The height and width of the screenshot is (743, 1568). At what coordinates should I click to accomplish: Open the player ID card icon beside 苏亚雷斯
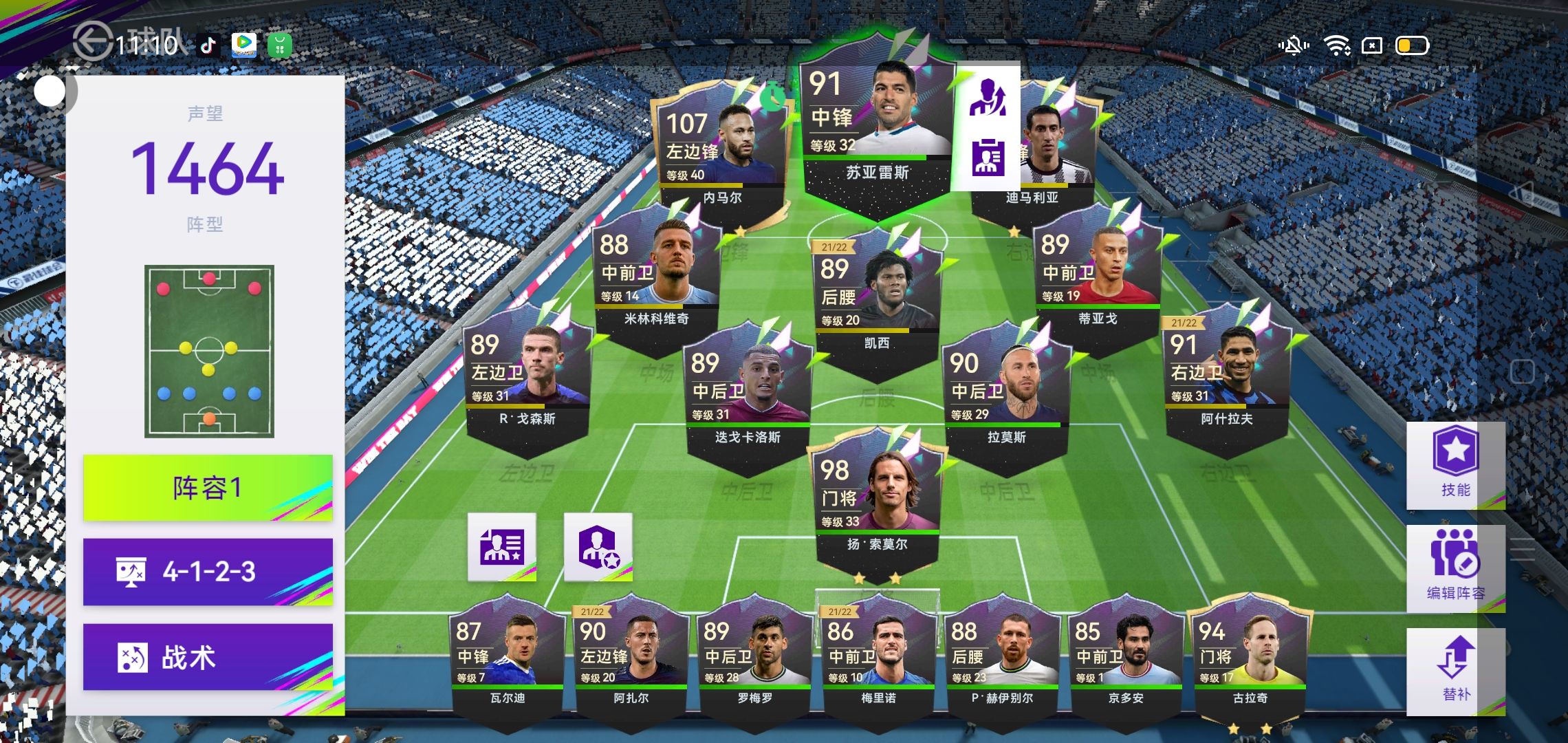[x=988, y=158]
